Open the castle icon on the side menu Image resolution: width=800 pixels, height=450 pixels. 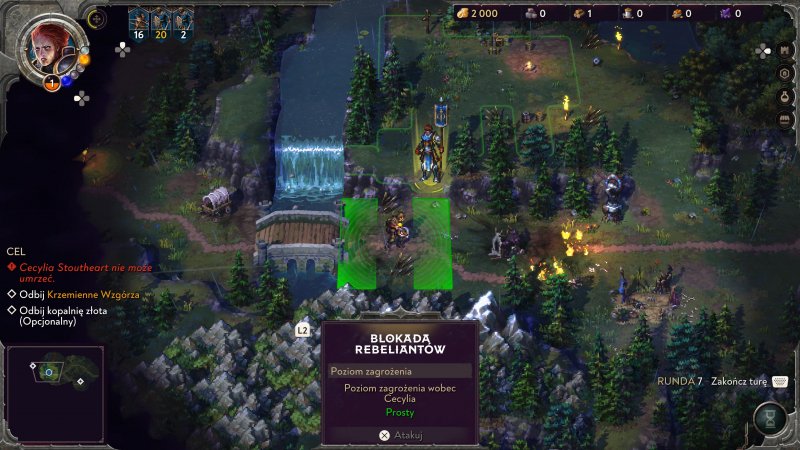point(785,51)
